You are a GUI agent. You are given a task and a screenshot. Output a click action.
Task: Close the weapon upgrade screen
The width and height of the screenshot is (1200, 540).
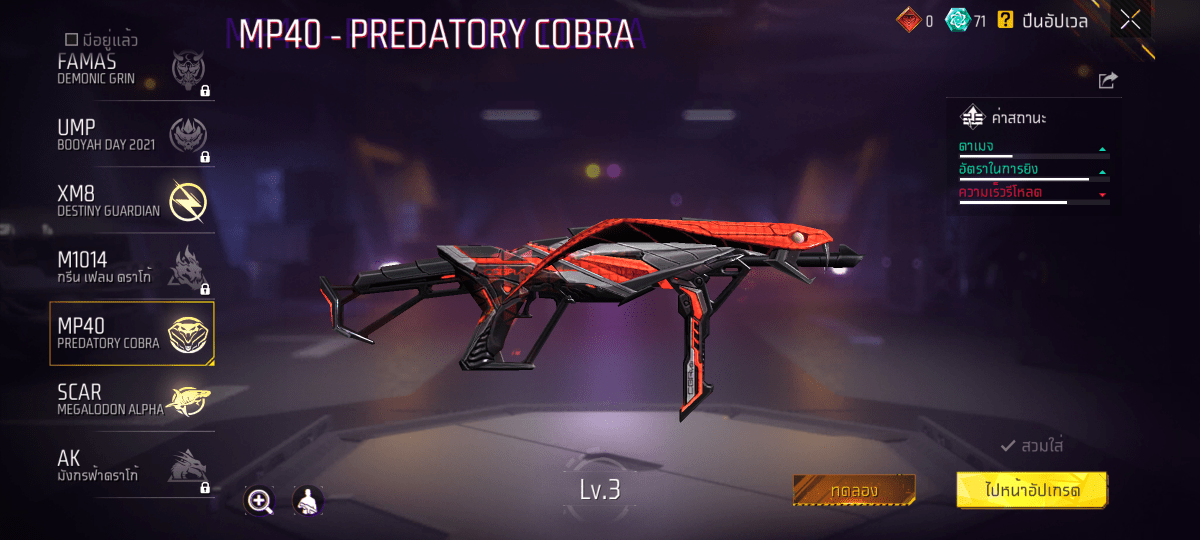[x=1130, y=20]
